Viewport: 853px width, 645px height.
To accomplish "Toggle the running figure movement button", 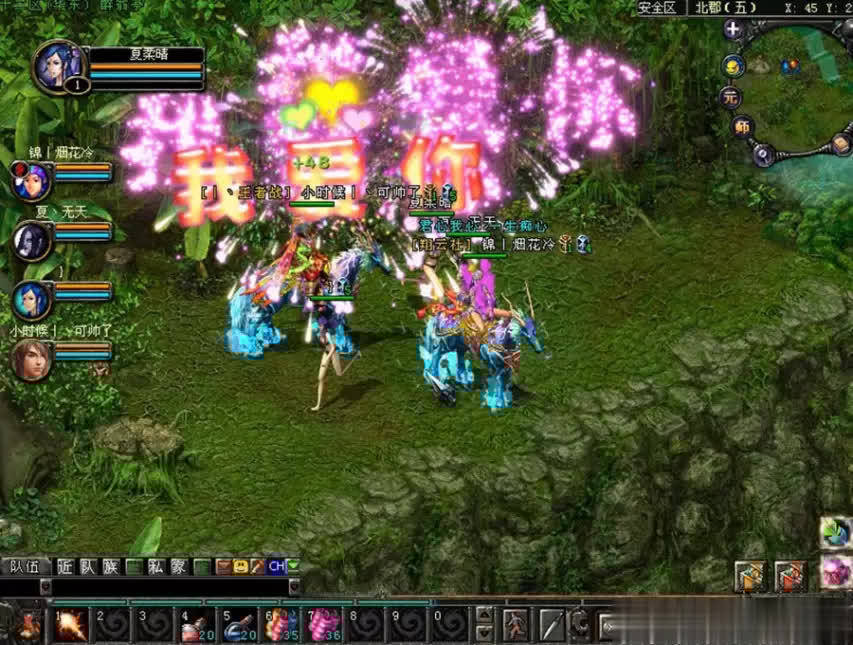I will click(x=516, y=624).
